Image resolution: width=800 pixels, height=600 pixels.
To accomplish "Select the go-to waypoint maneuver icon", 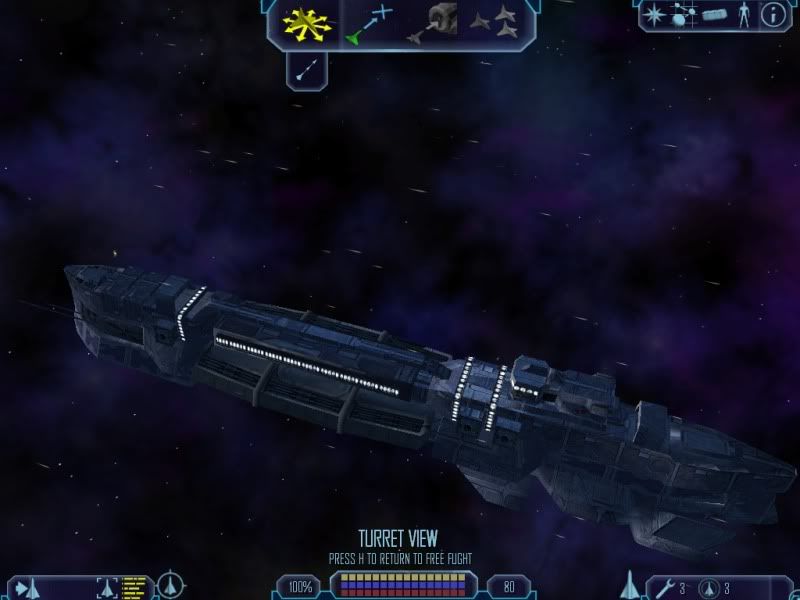I will click(x=367, y=24).
